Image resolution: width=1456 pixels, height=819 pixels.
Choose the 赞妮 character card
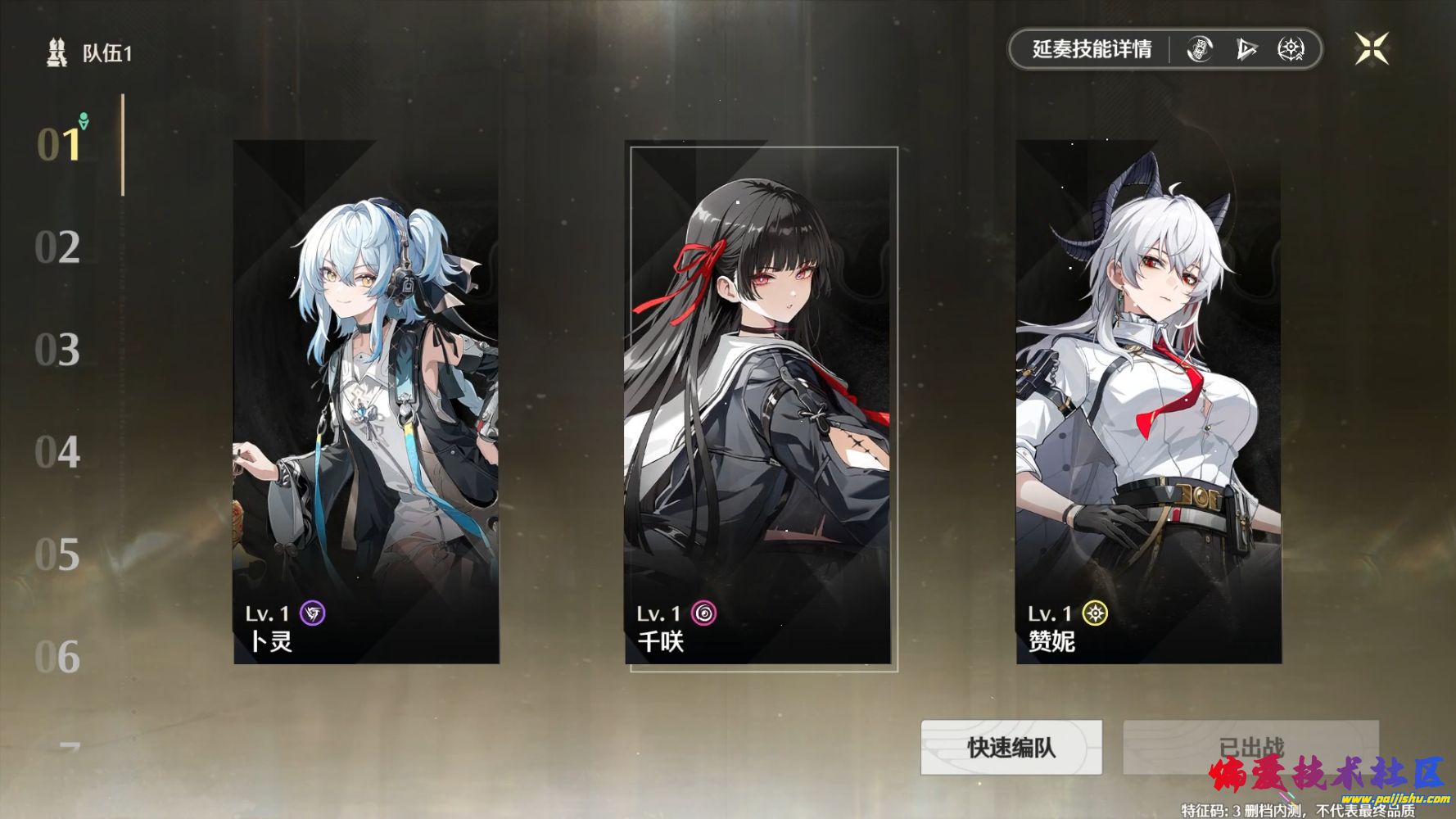point(1148,401)
